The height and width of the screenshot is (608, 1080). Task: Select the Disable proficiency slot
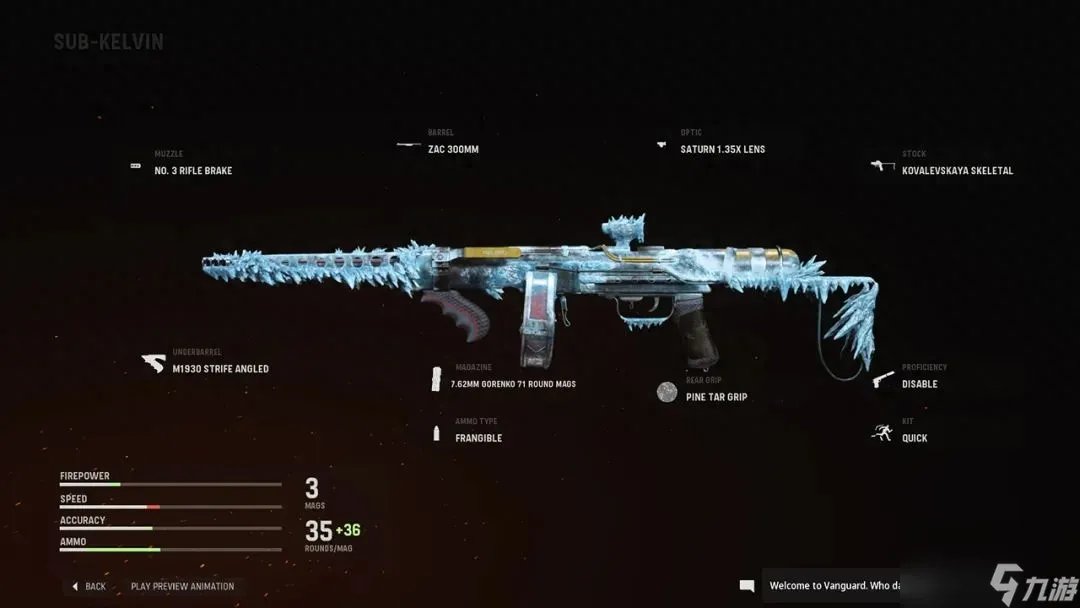919,384
